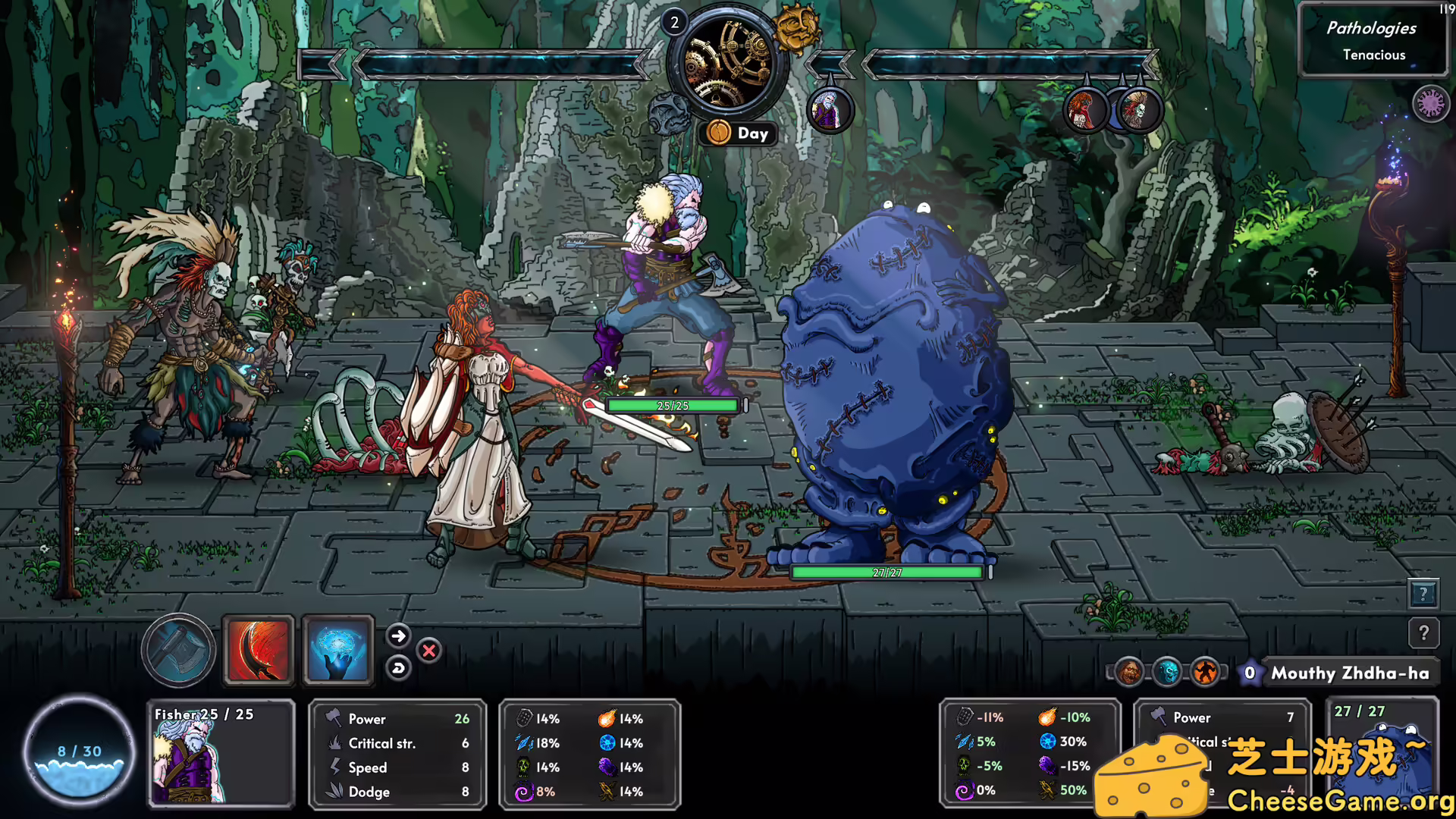Click the curved return arrow button

399,668
